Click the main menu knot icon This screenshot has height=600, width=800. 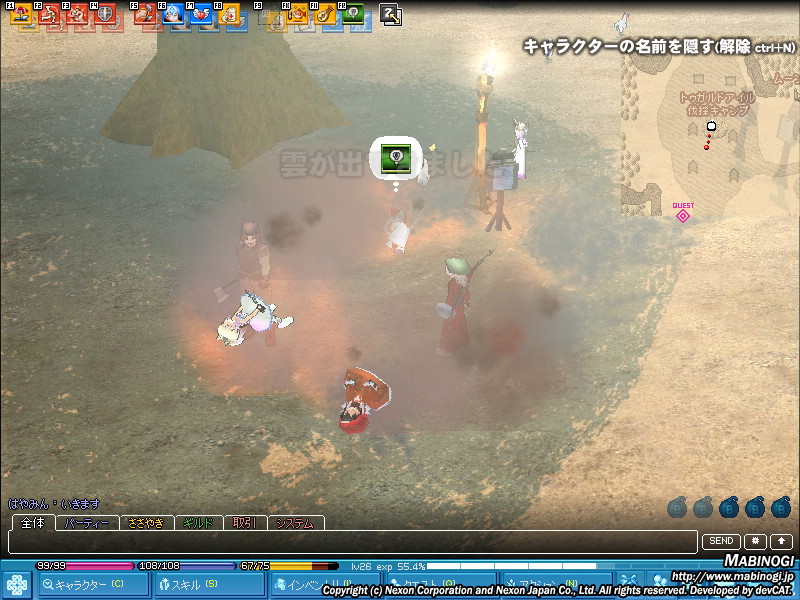pos(17,583)
